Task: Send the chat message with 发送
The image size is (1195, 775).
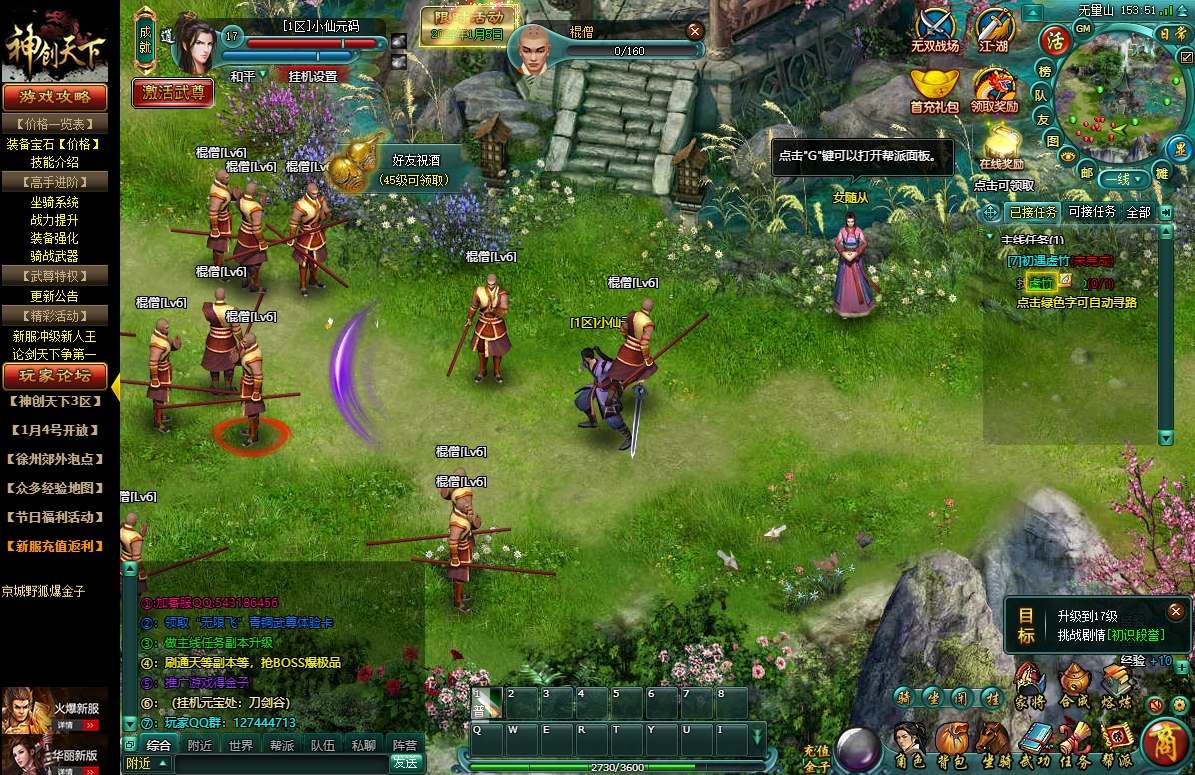Action: click(x=405, y=763)
